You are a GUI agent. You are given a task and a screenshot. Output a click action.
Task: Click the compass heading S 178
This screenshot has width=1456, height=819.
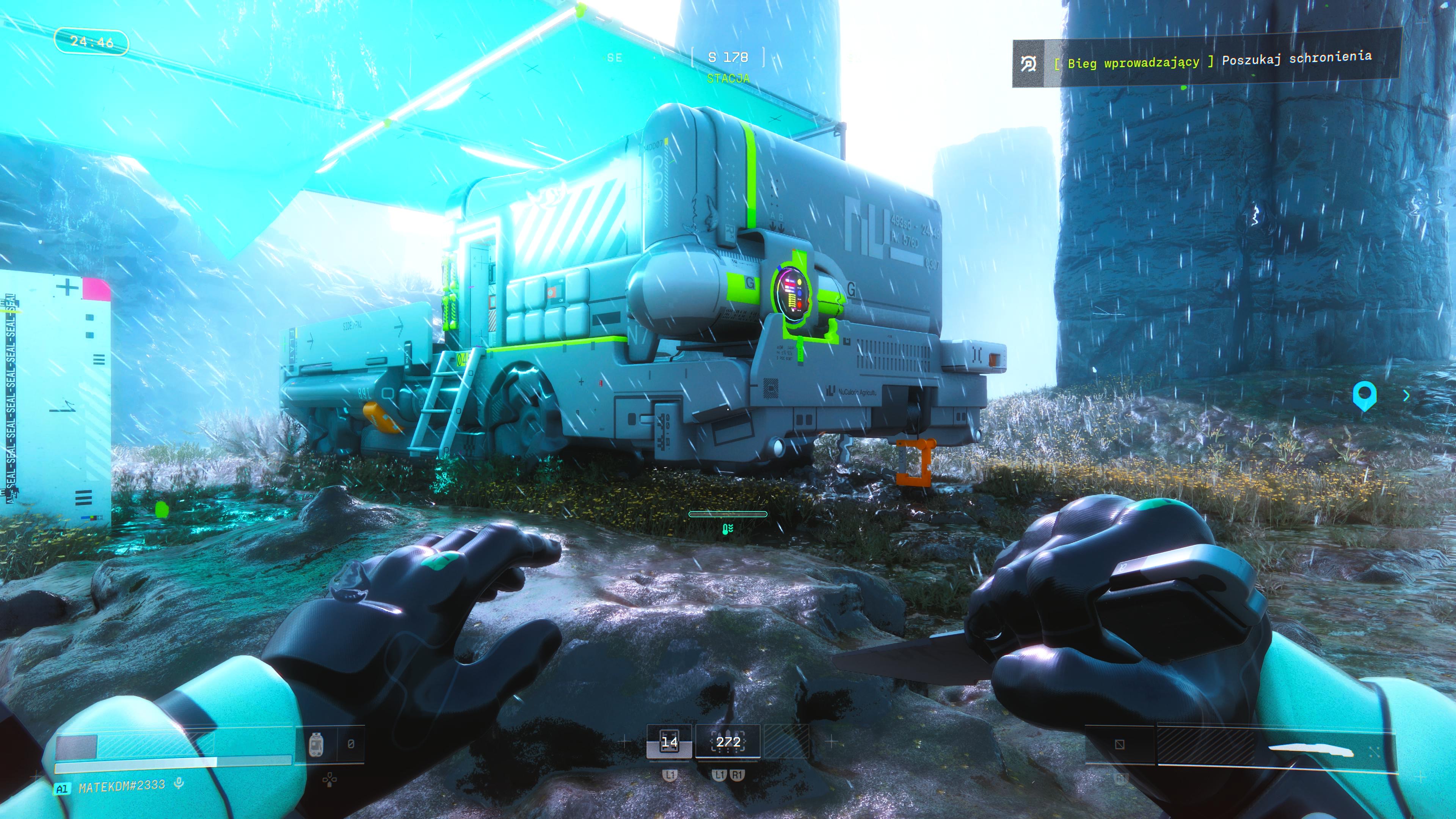pos(728,58)
